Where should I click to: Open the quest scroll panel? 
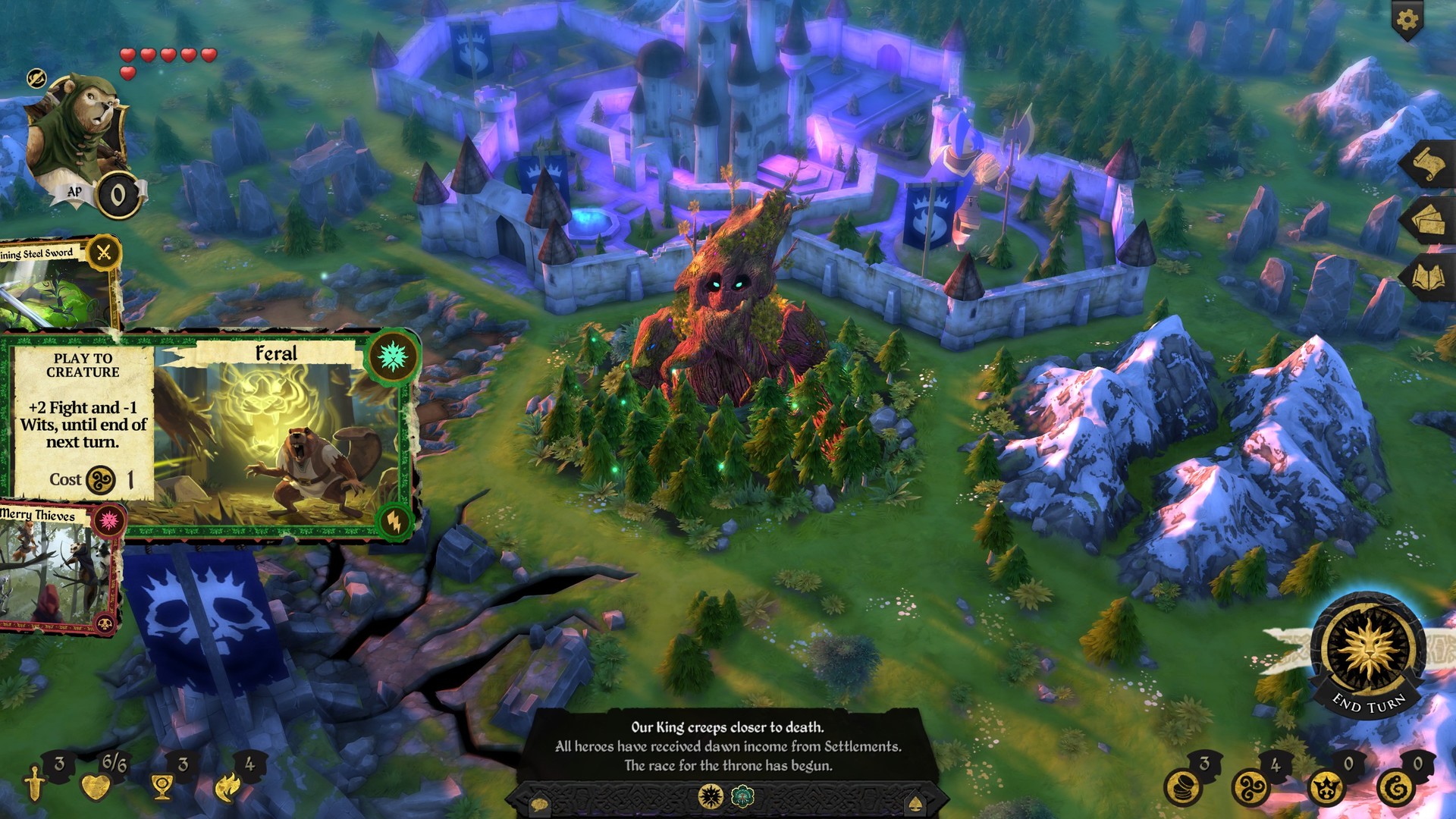(x=1429, y=163)
